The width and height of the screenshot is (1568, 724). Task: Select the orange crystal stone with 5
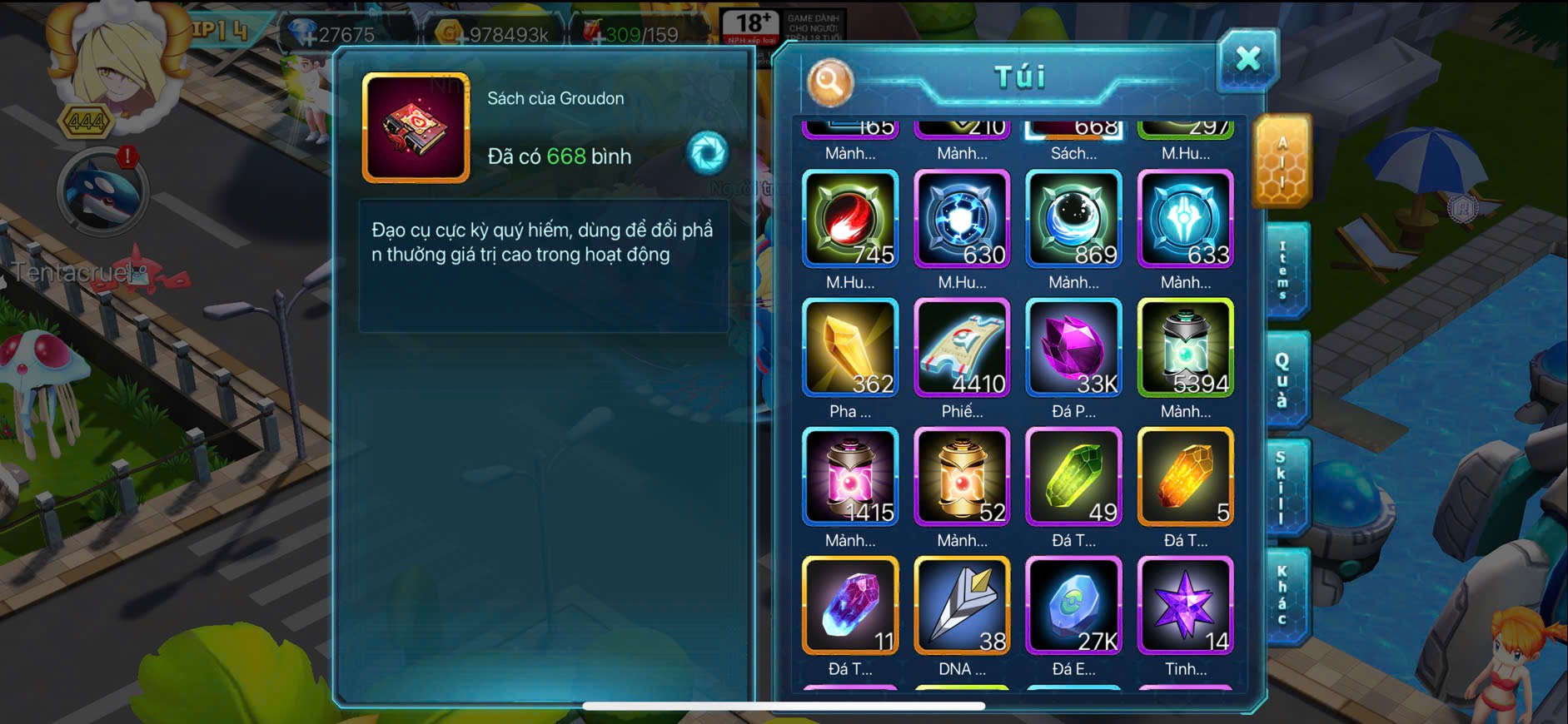tap(1185, 476)
